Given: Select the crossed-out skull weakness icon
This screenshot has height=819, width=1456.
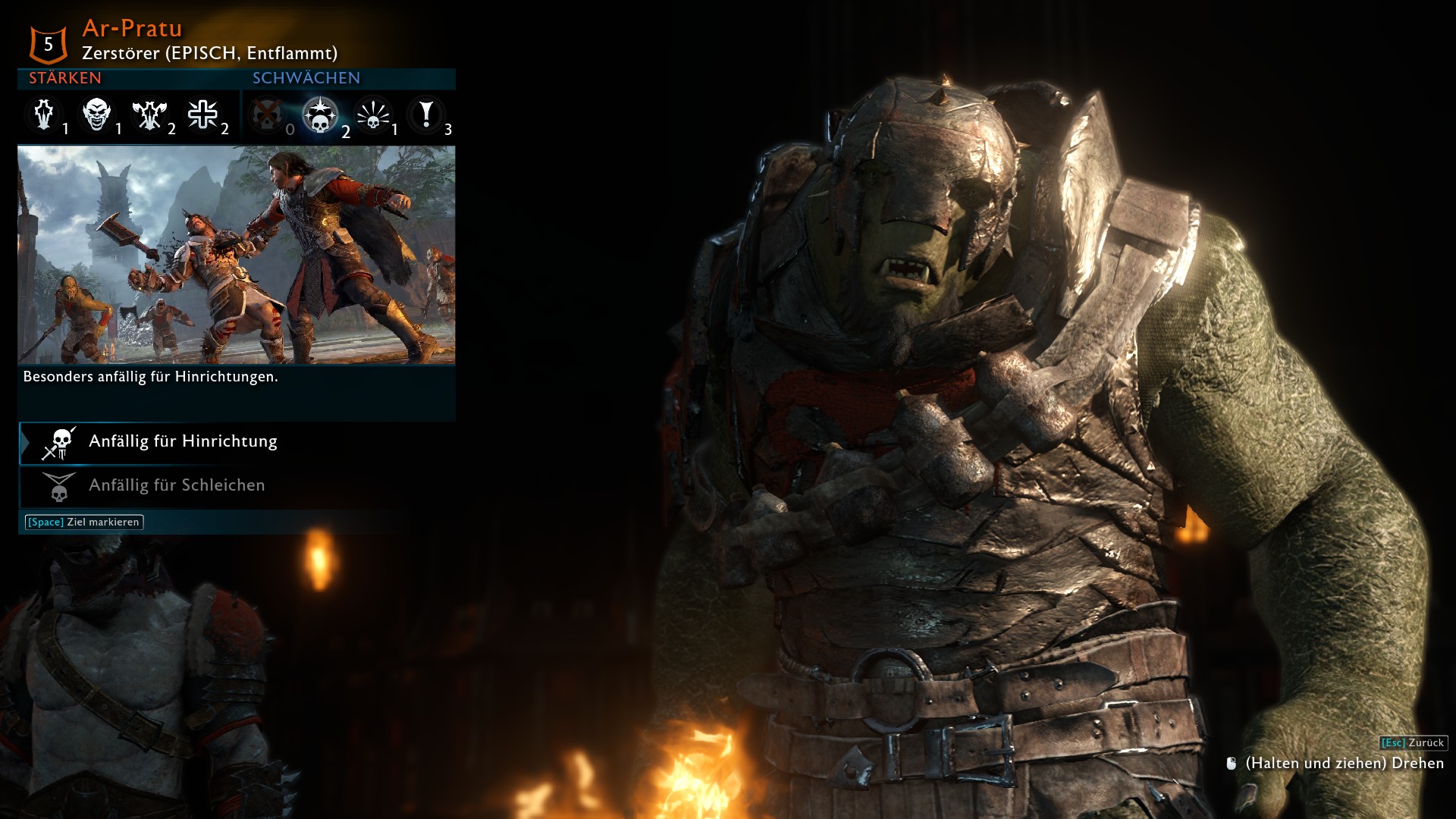Looking at the screenshot, I should 267,115.
